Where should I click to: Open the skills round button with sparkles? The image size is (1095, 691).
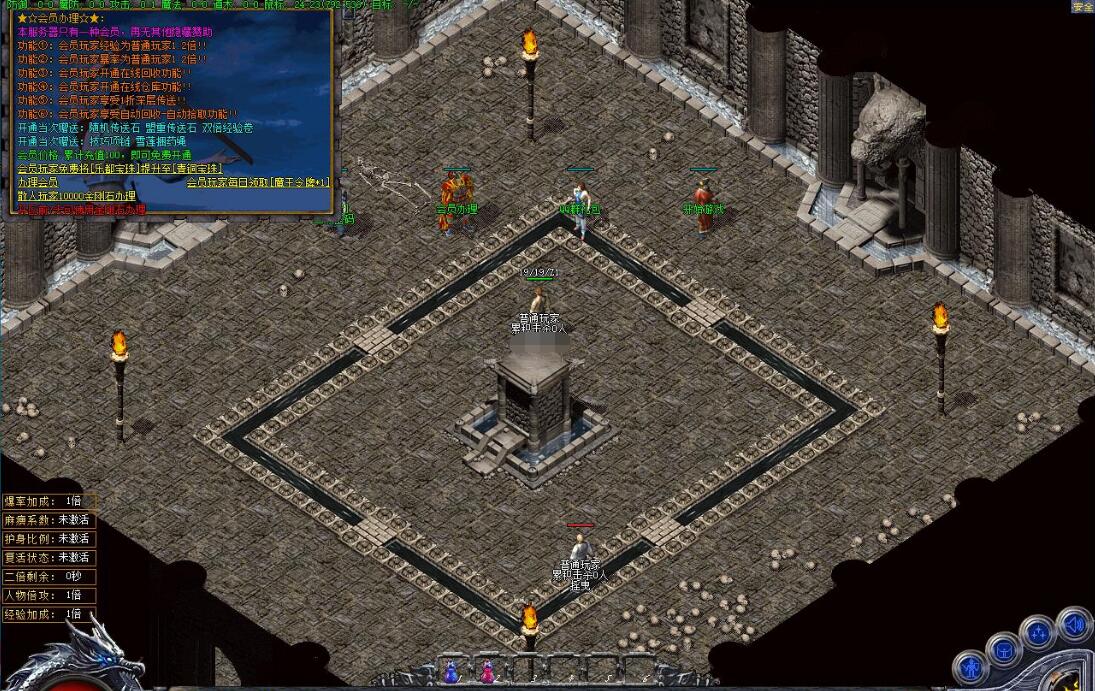tap(1039, 634)
